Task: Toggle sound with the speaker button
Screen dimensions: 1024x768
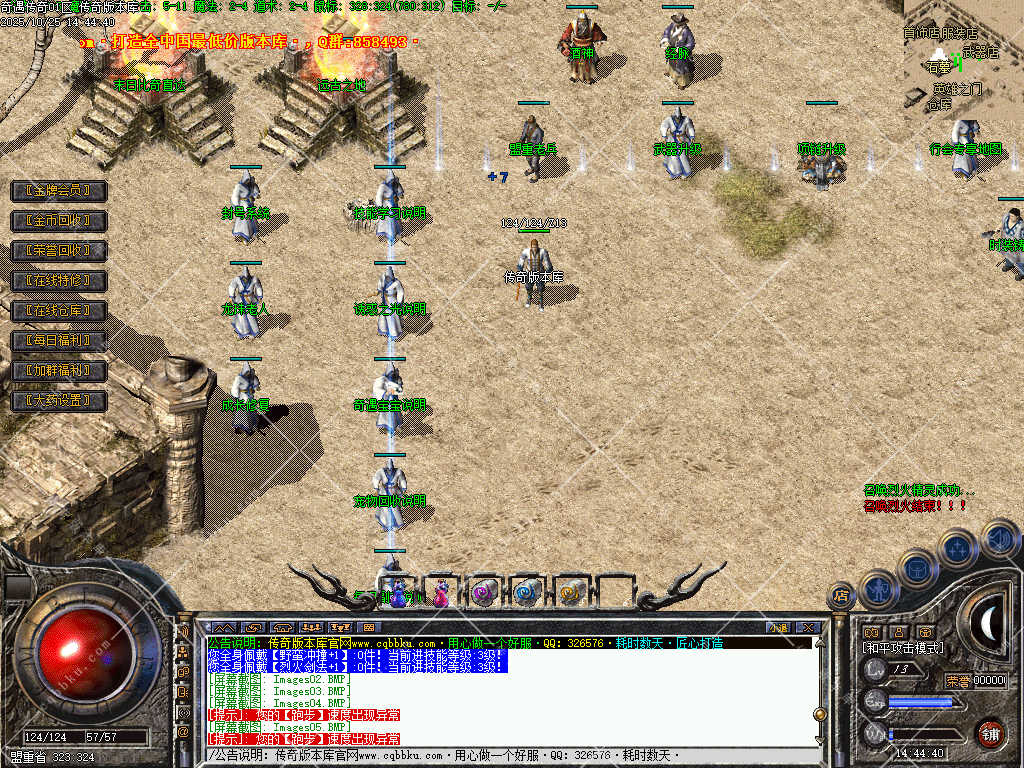Action: [x=999, y=539]
